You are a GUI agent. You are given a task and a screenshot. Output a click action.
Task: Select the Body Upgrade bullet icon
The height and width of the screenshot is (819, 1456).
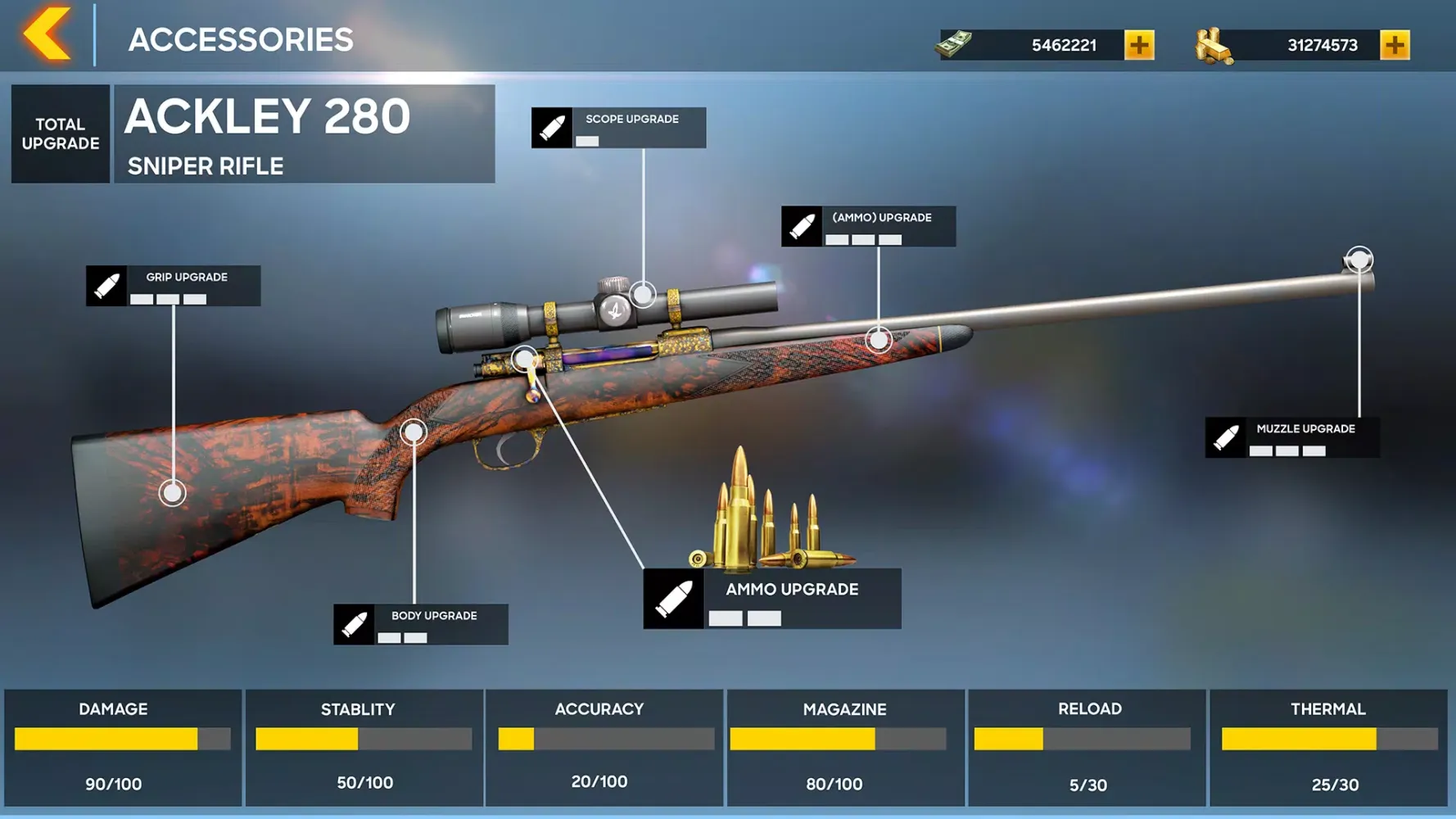(x=355, y=625)
